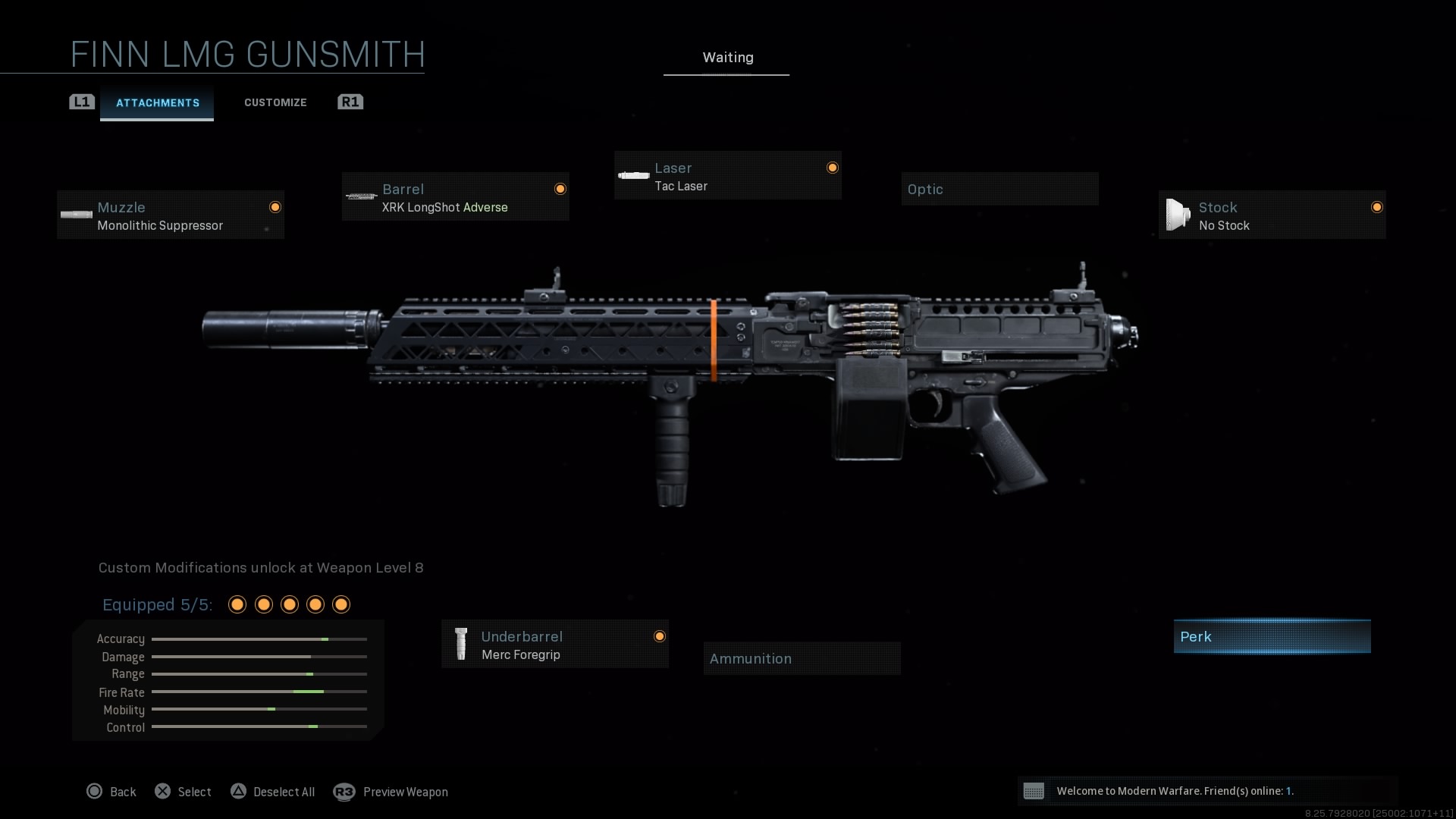Toggle the Laser equipped indicator dot
Image resolution: width=1456 pixels, height=819 pixels.
pyautogui.click(x=832, y=168)
